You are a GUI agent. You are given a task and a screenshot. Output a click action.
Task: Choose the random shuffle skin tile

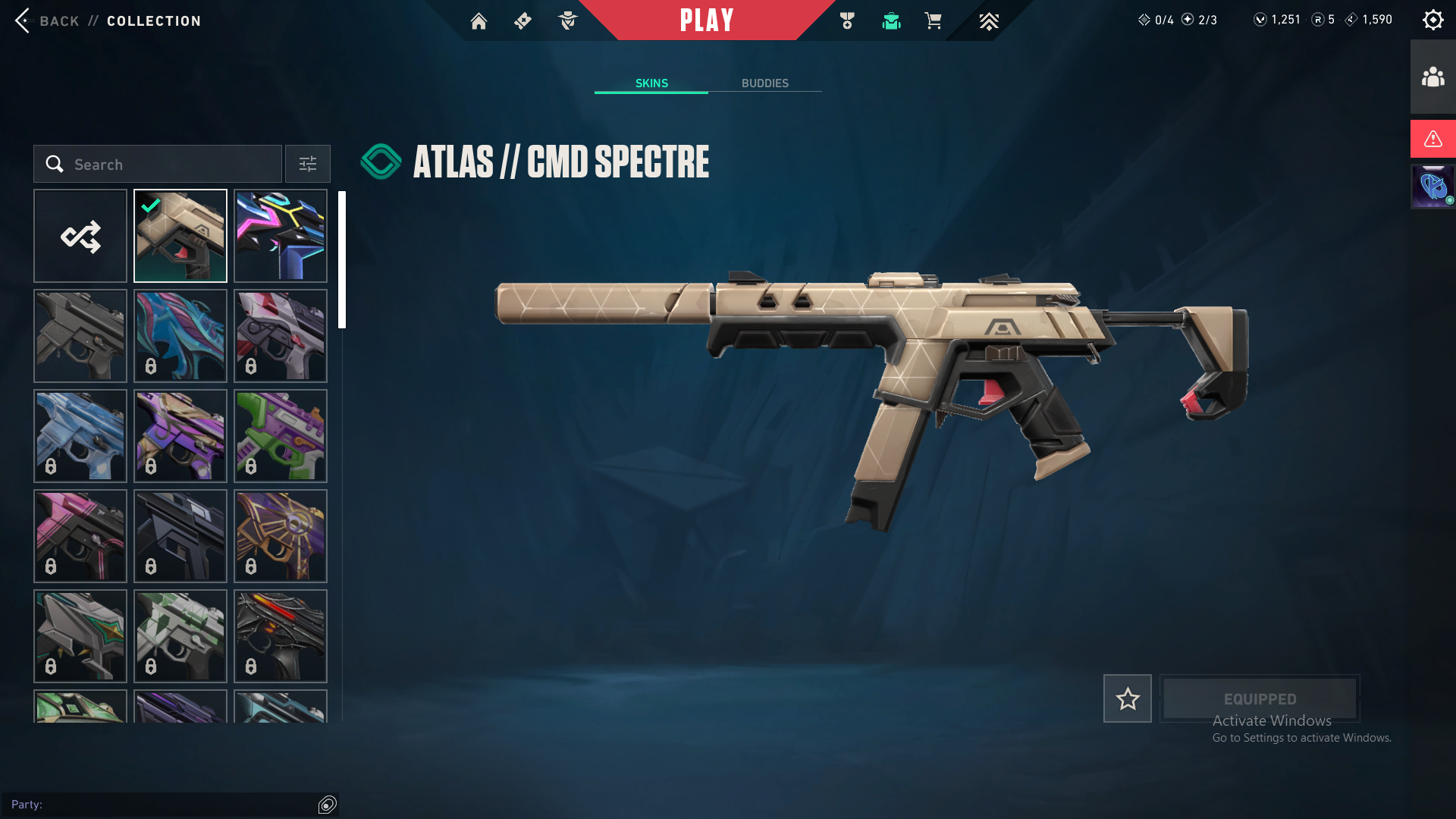click(80, 236)
